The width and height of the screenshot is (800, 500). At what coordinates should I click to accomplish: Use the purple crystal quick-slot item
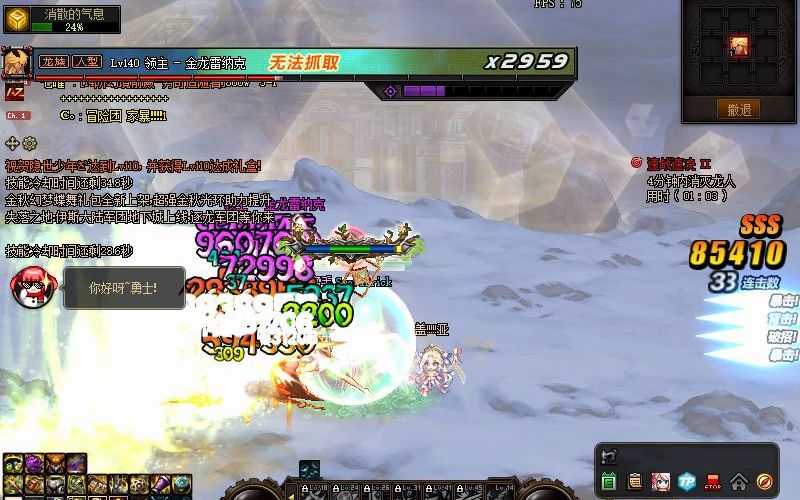[x=33, y=464]
